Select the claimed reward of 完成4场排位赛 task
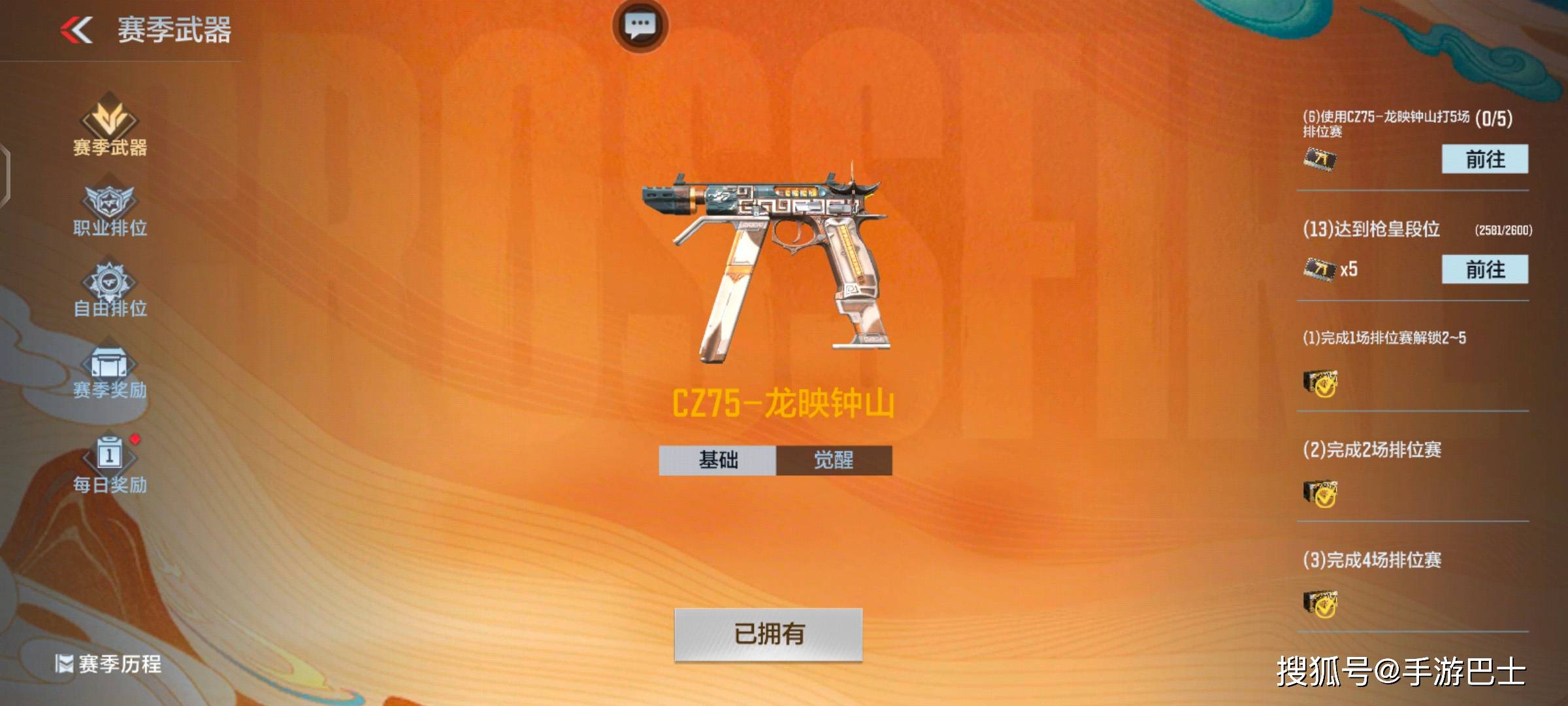 (1320, 605)
